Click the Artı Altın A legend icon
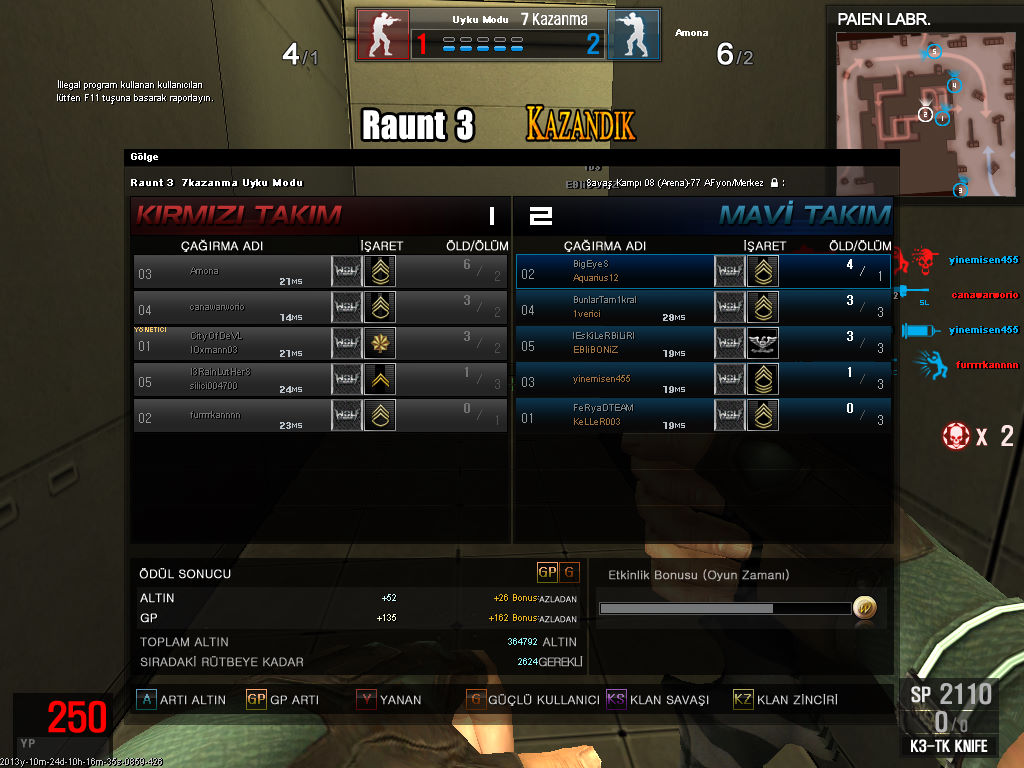1024x768 pixels. click(x=146, y=700)
